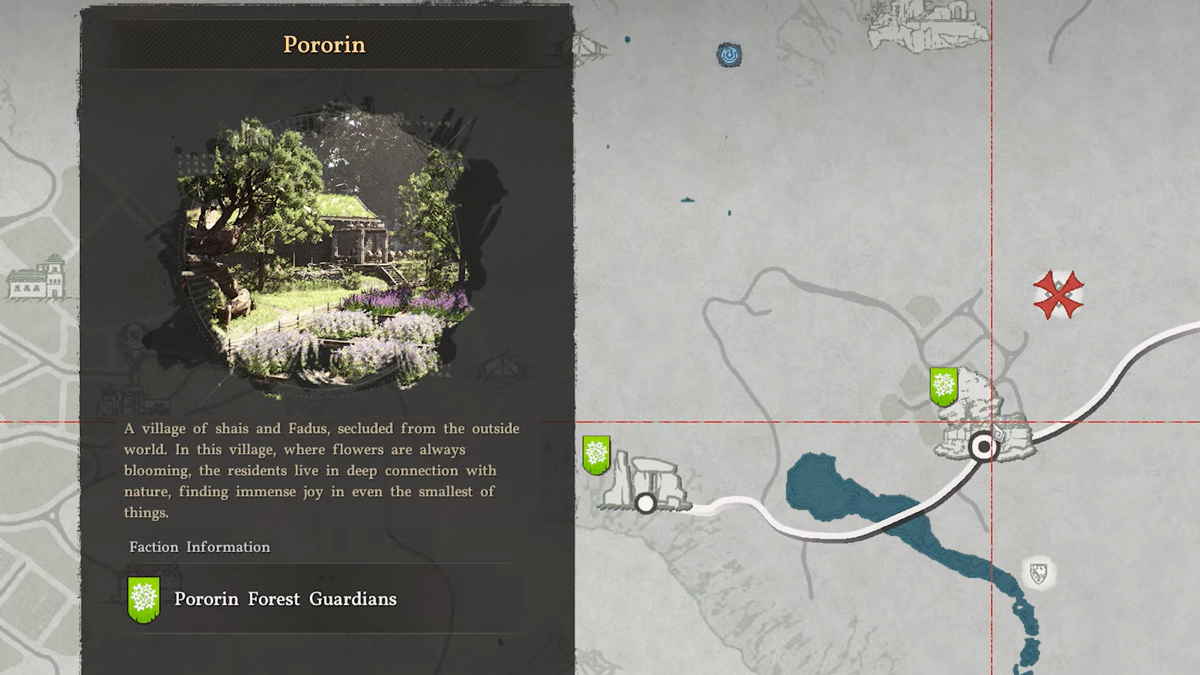Click the blue spiral map marker
This screenshot has height=675, width=1200.
point(729,54)
